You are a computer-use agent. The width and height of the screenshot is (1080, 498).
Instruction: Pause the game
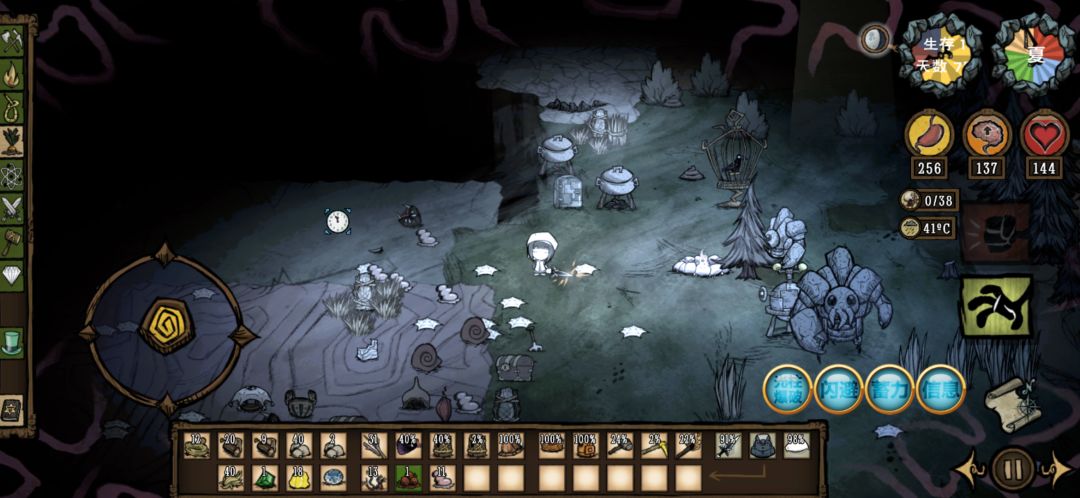click(1013, 468)
